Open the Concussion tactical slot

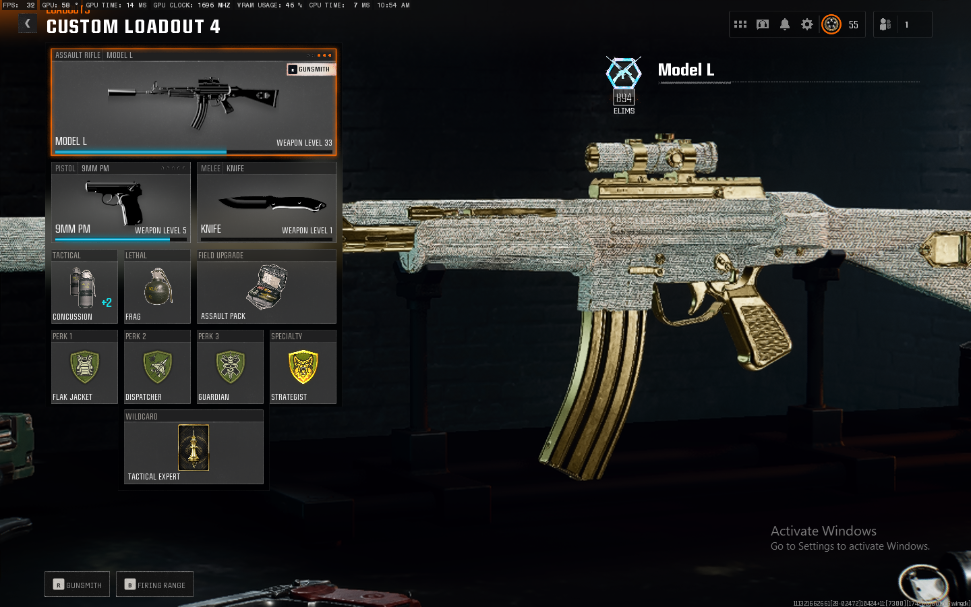84,287
